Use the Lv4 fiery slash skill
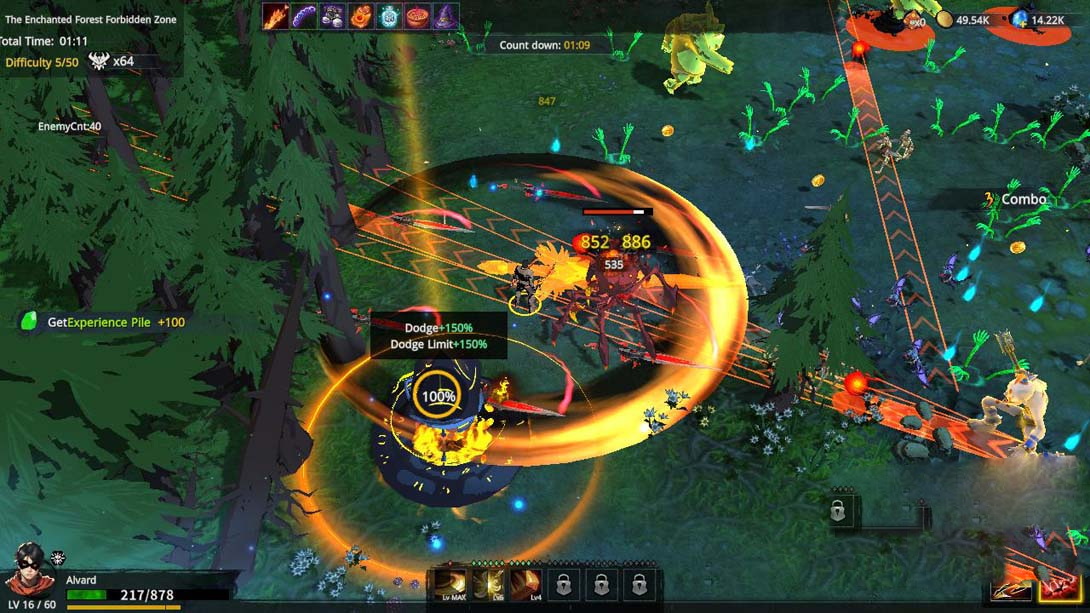The width and height of the screenshot is (1090, 613). tap(526, 584)
